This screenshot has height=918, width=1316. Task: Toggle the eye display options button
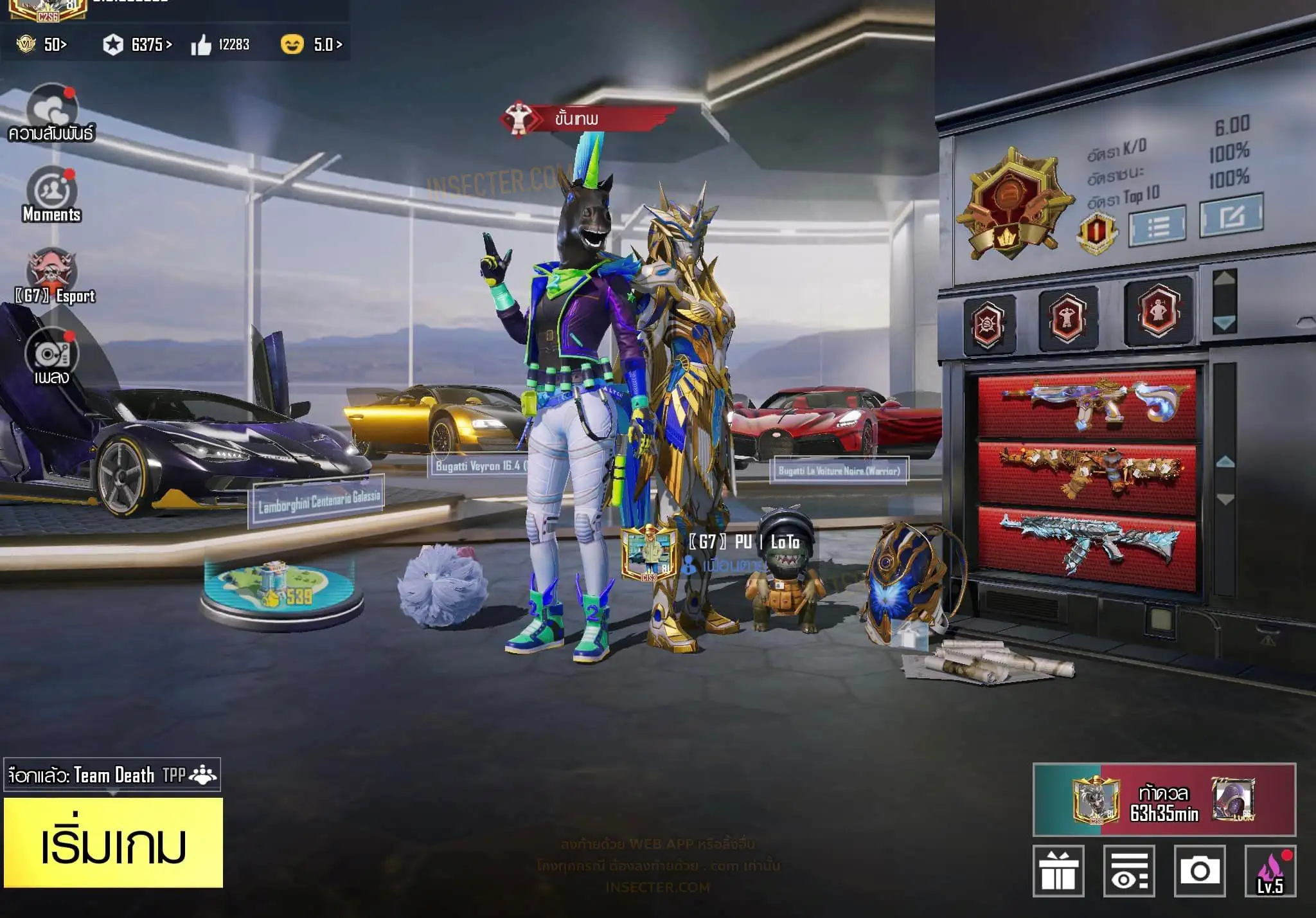[x=1129, y=871]
